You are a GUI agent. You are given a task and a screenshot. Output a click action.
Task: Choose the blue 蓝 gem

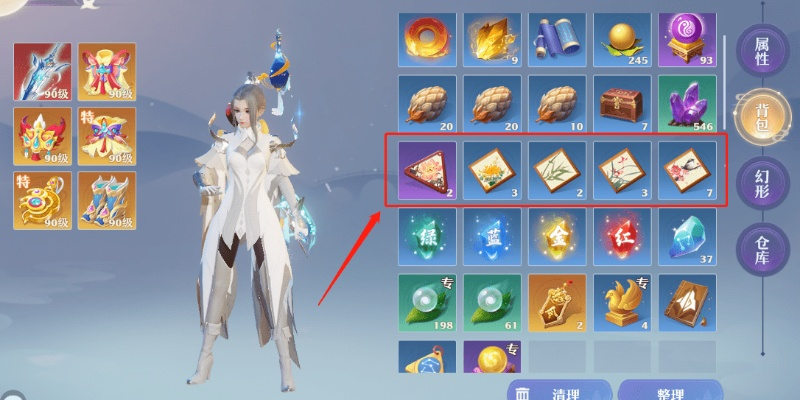pos(492,236)
